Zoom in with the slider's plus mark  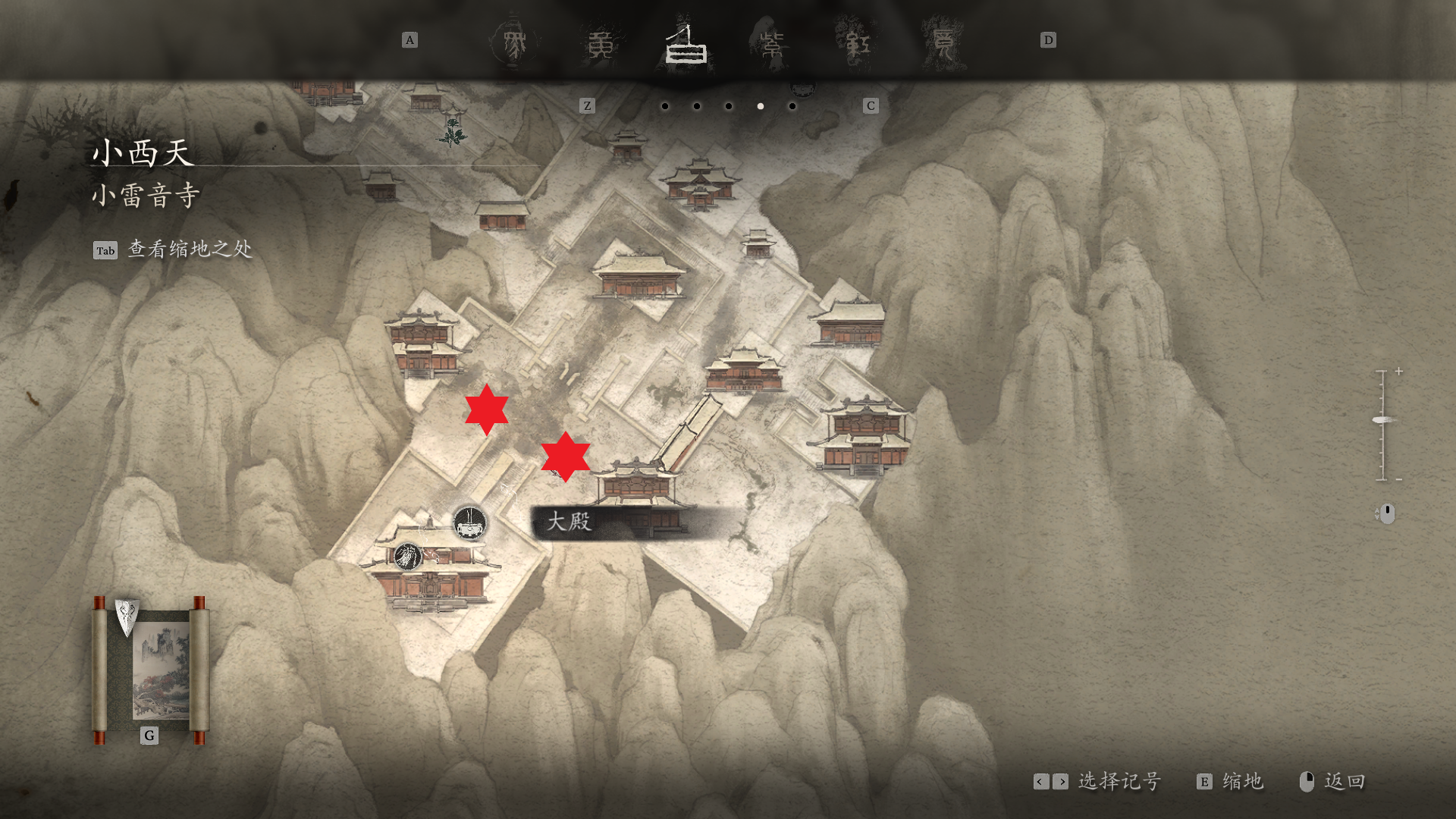pos(1398,372)
